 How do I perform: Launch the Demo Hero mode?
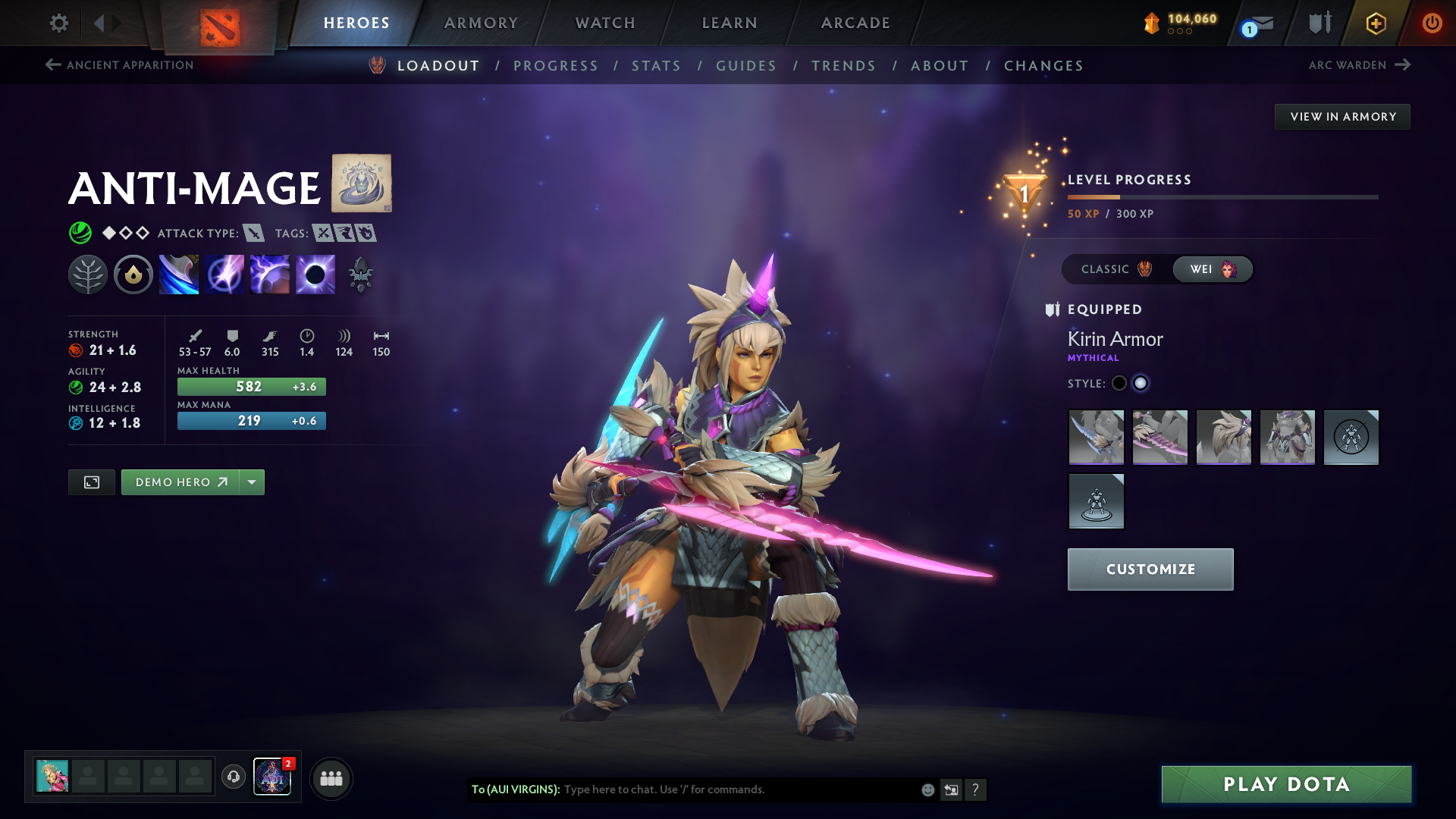[180, 482]
